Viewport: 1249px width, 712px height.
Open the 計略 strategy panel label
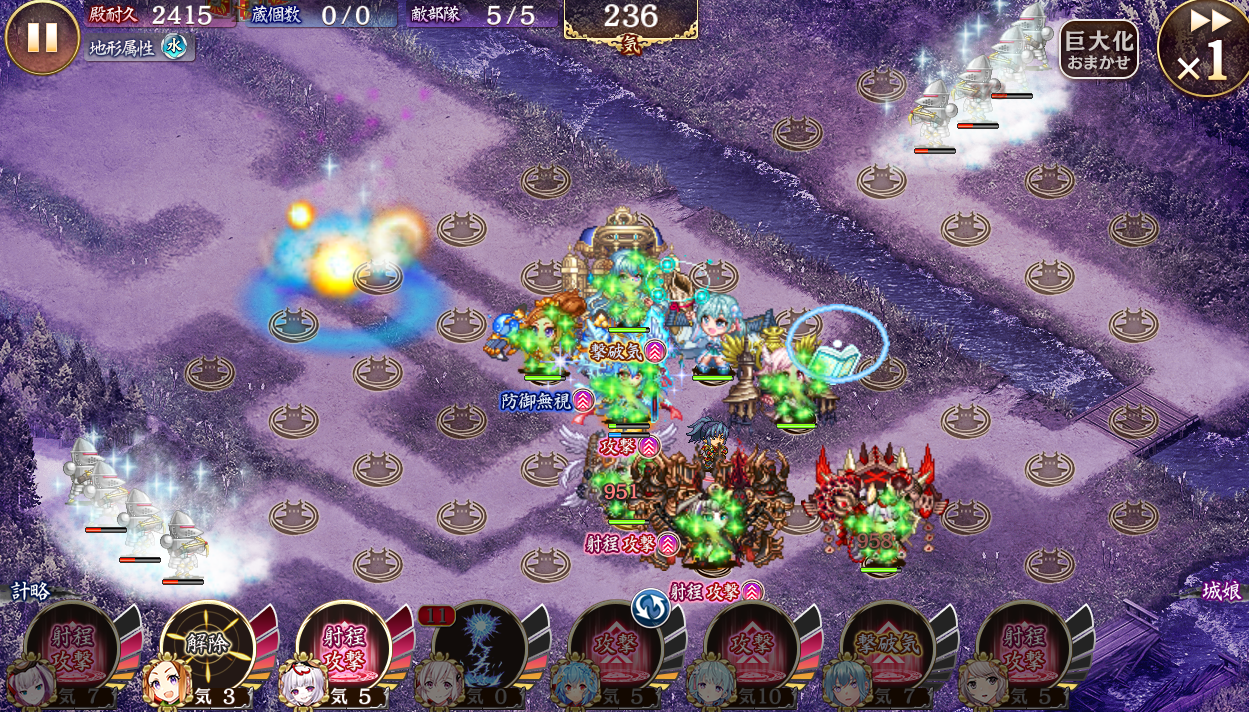30,591
